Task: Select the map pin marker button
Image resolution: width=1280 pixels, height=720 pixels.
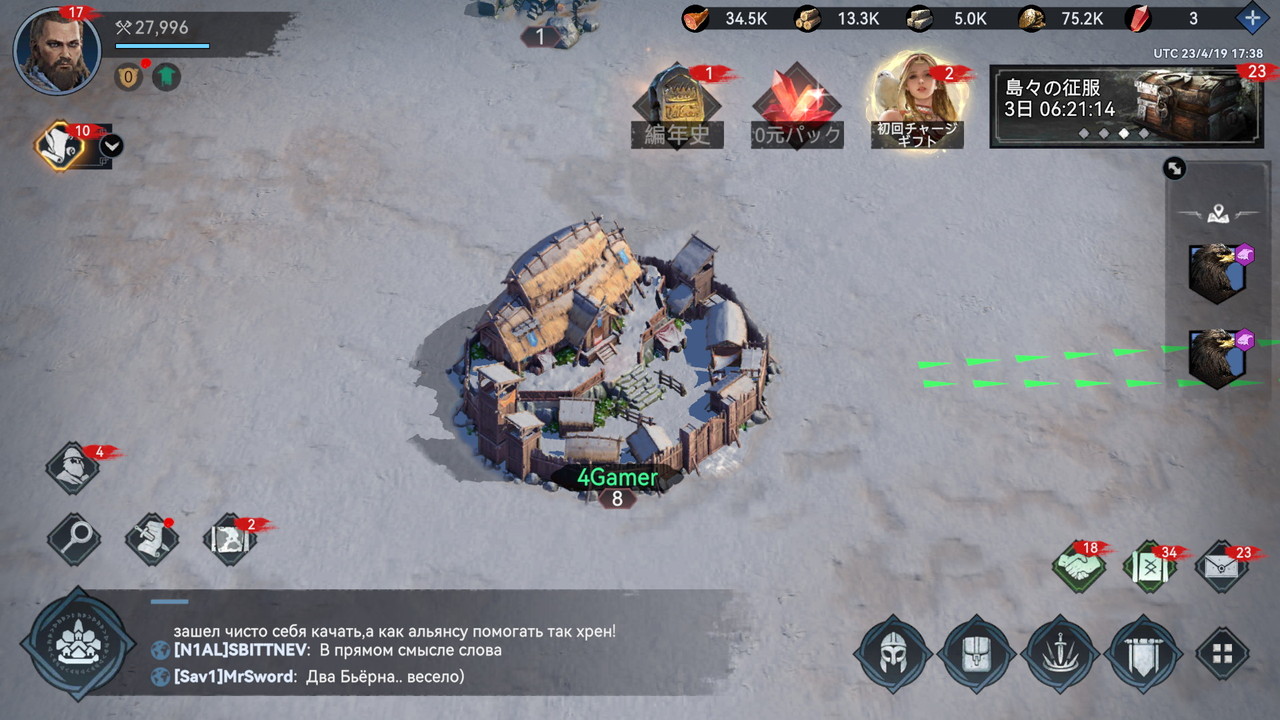Action: click(1217, 213)
